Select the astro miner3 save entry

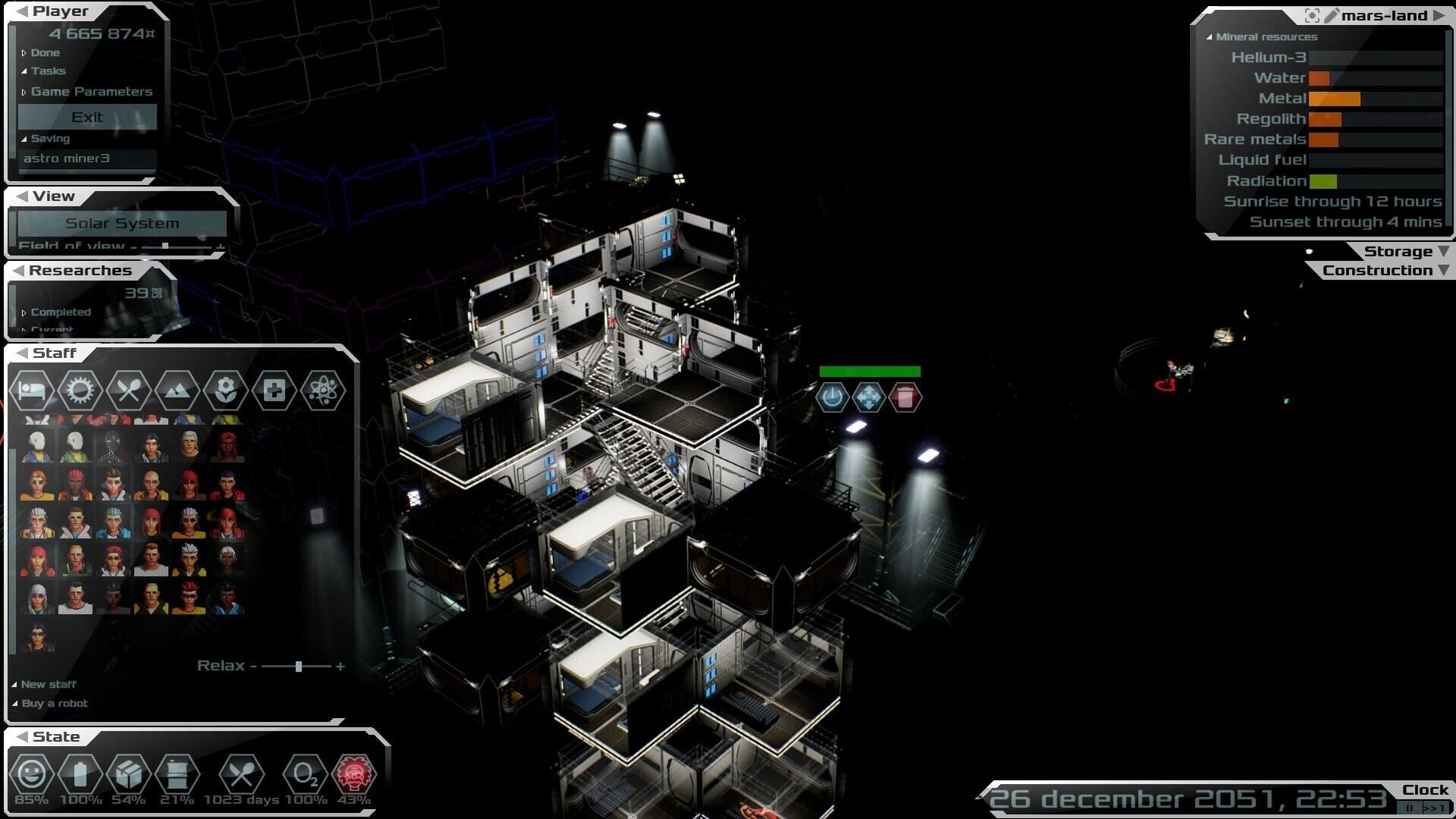pos(67,158)
